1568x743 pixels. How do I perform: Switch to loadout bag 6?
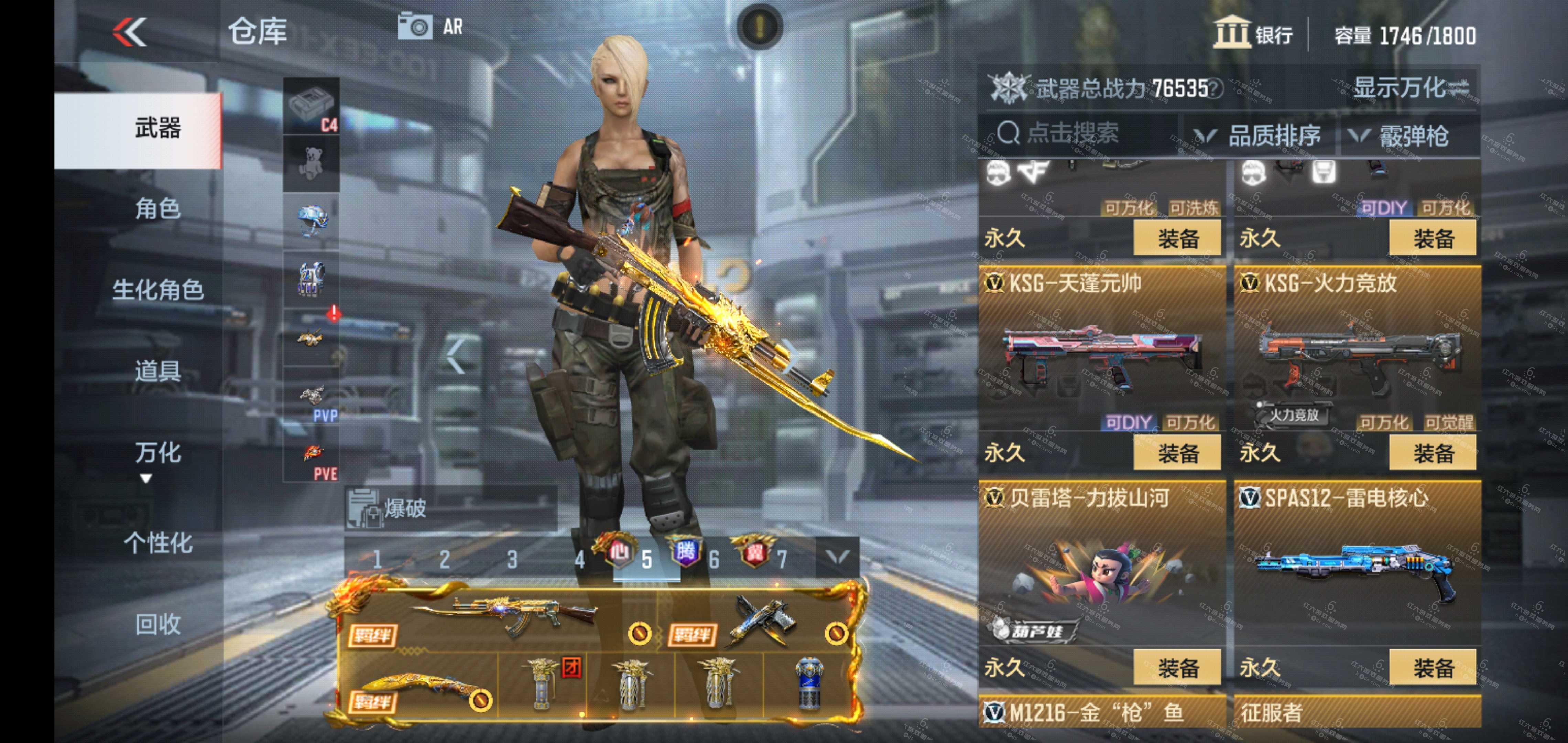[x=714, y=559]
